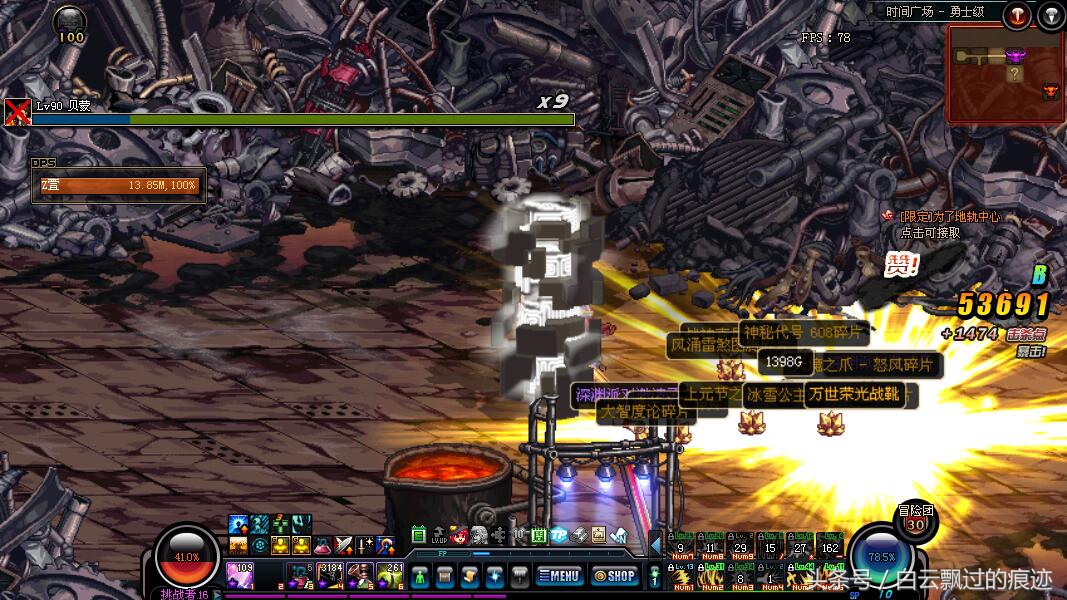Viewport: 1067px width, 600px height.
Task: Click the red tornado button above minimap
Action: coord(1017,15)
